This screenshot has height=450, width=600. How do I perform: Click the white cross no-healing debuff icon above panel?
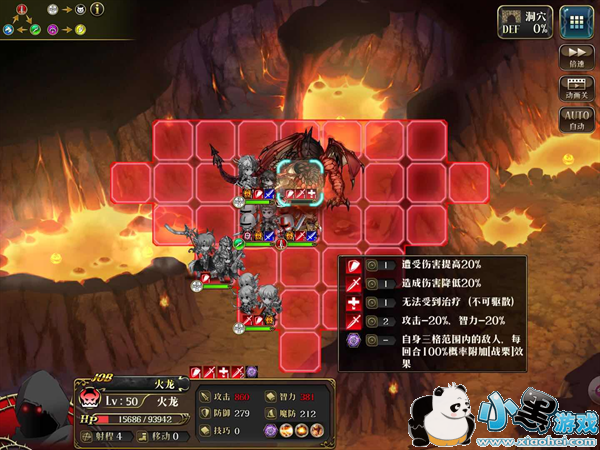tap(224, 372)
